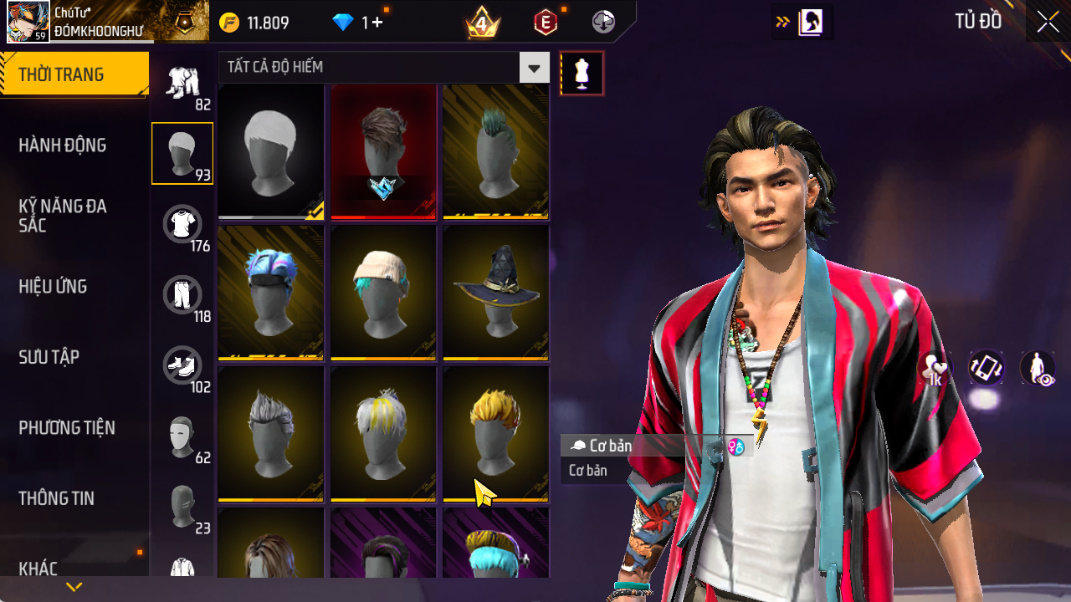Choose the head/hair category with 93 items
The width and height of the screenshot is (1071, 602).
tap(182, 154)
